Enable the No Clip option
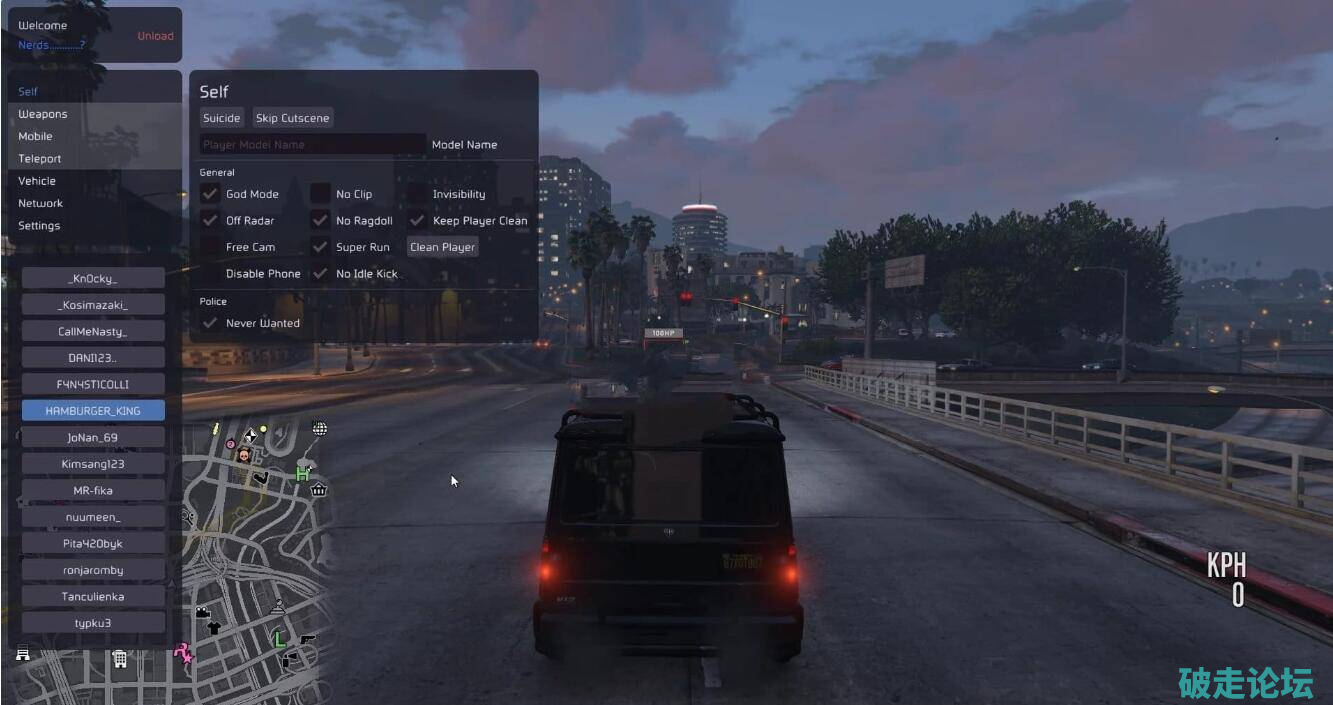 click(x=320, y=194)
